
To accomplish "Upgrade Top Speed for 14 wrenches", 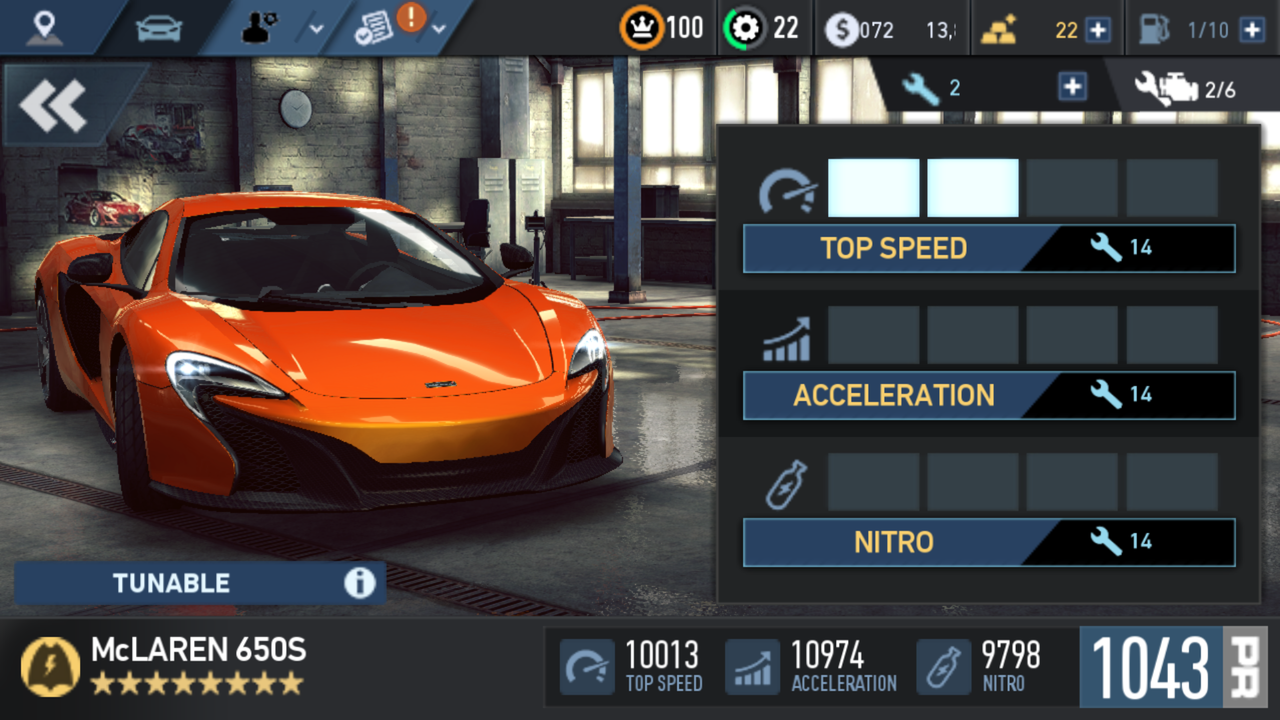I will (x=989, y=248).
